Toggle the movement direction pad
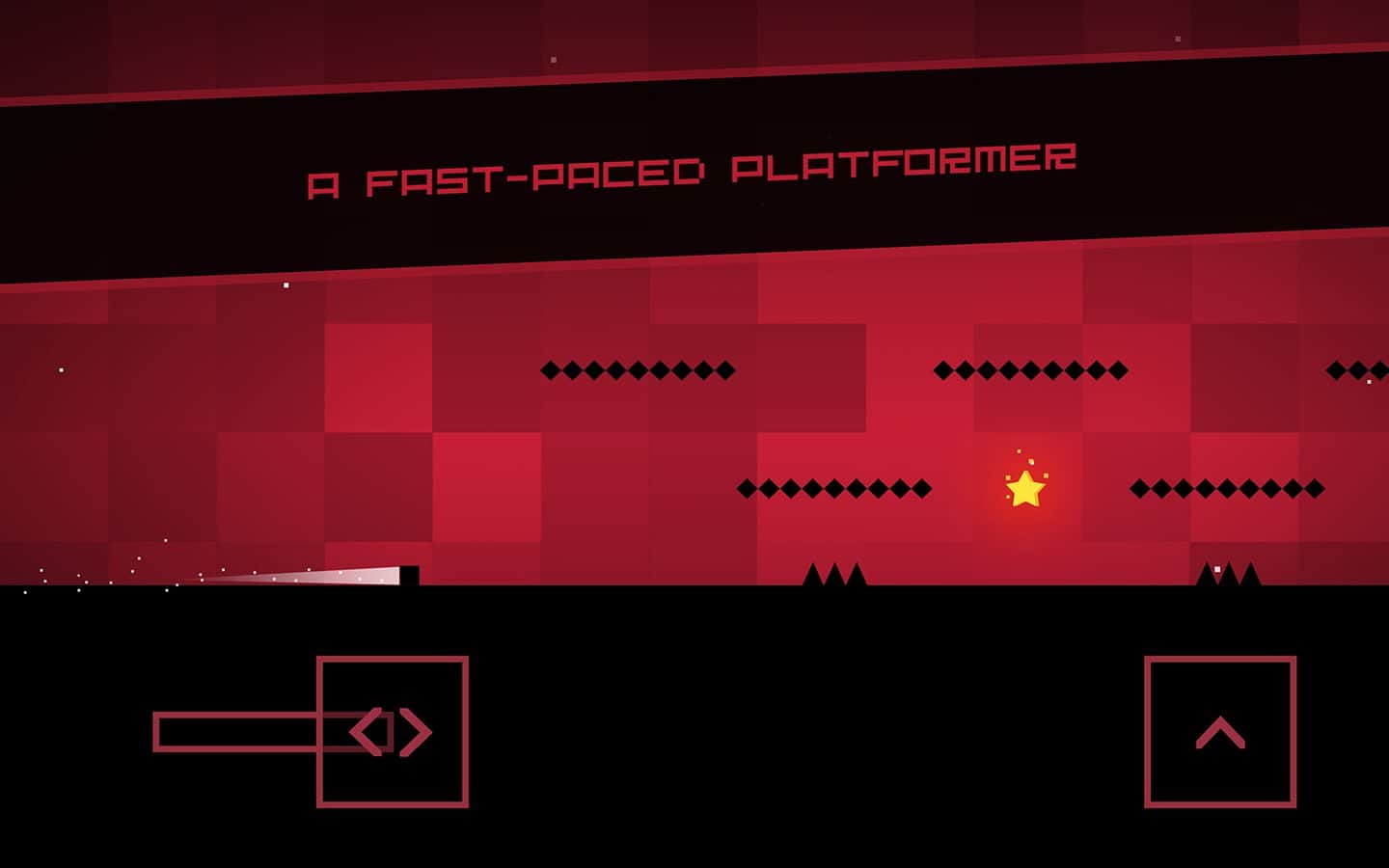This screenshot has width=1389, height=868. (394, 730)
